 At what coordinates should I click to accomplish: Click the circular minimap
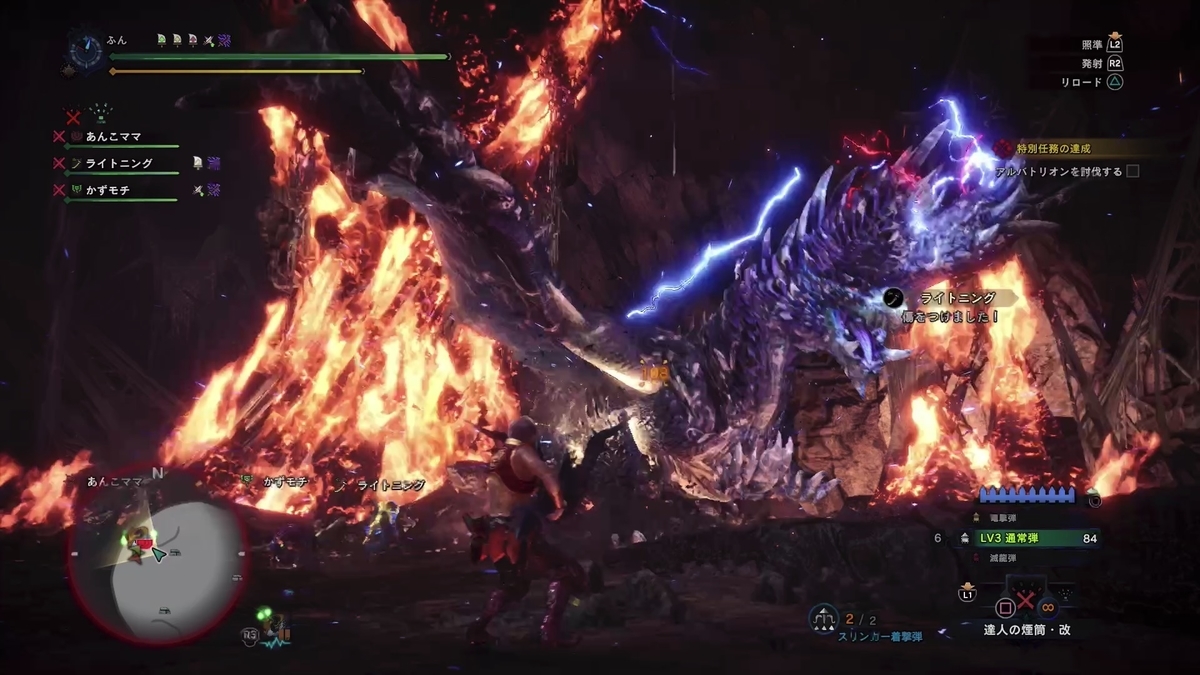(157, 555)
